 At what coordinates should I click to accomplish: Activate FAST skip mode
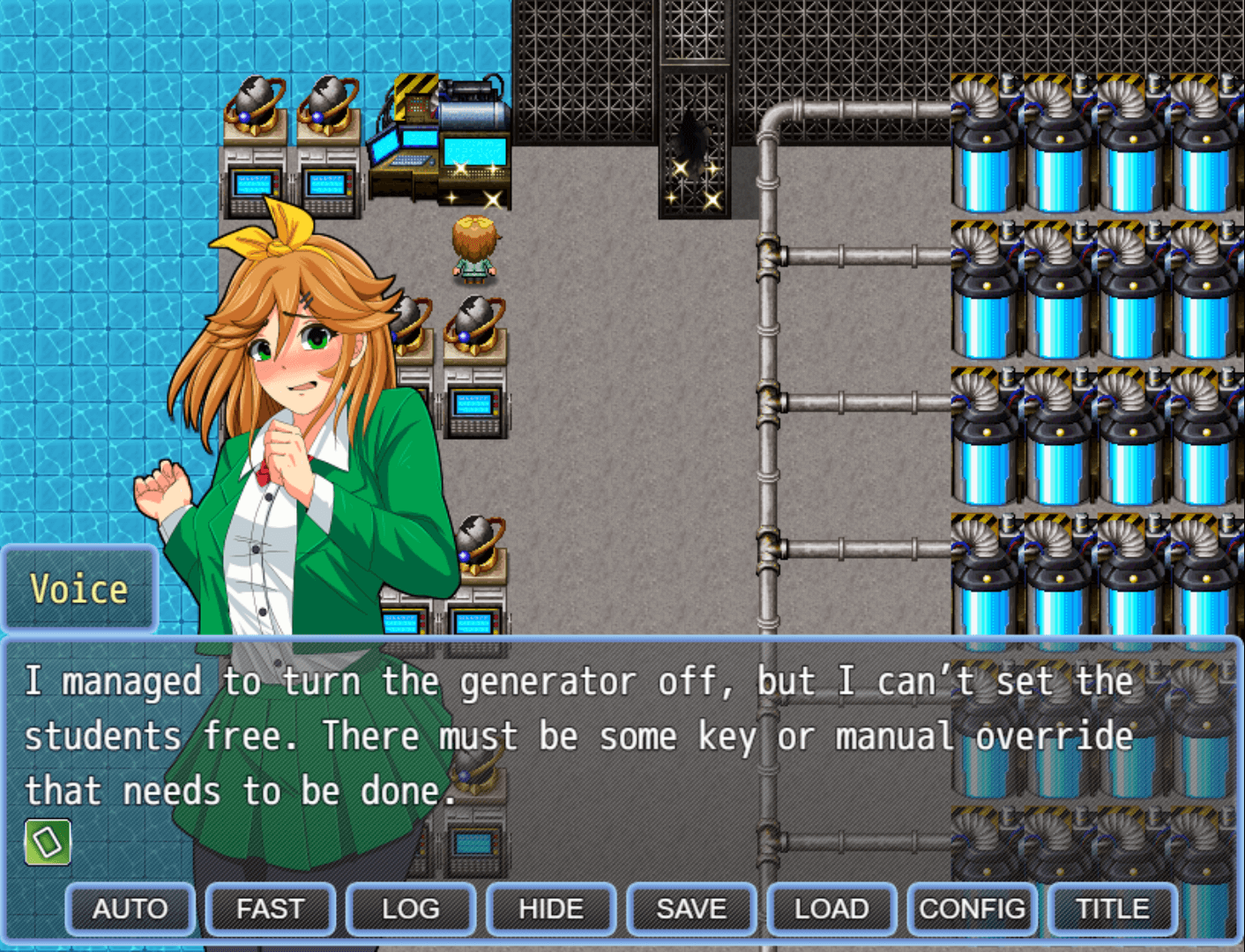(270, 909)
